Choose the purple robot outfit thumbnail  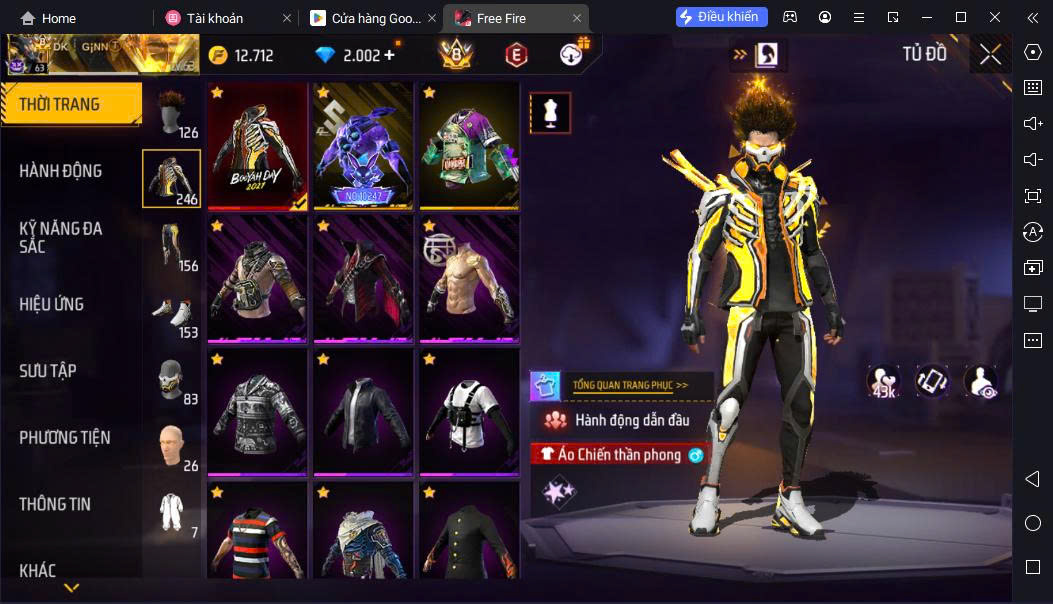[363, 146]
